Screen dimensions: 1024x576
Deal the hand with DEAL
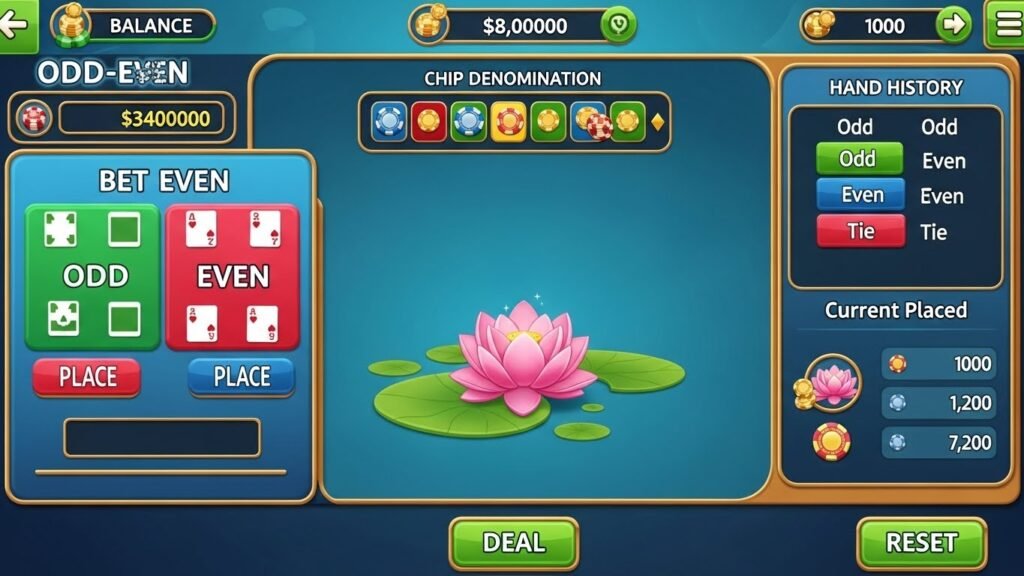tap(513, 543)
